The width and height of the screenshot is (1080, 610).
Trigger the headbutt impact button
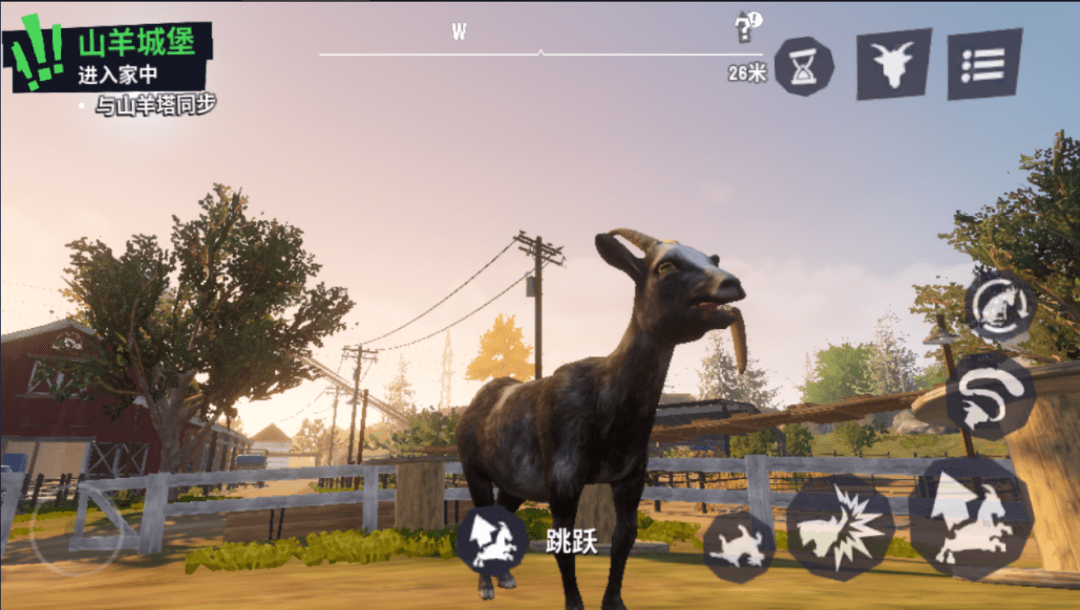(x=836, y=527)
